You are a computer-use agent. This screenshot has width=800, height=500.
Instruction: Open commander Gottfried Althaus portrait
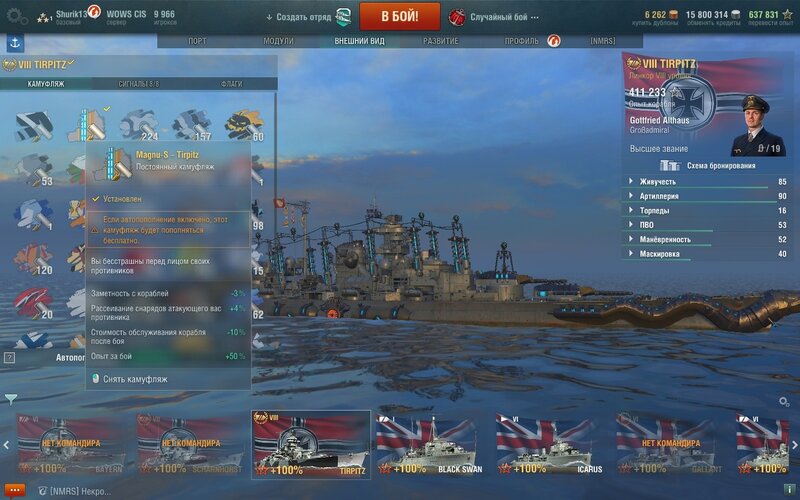(x=758, y=127)
